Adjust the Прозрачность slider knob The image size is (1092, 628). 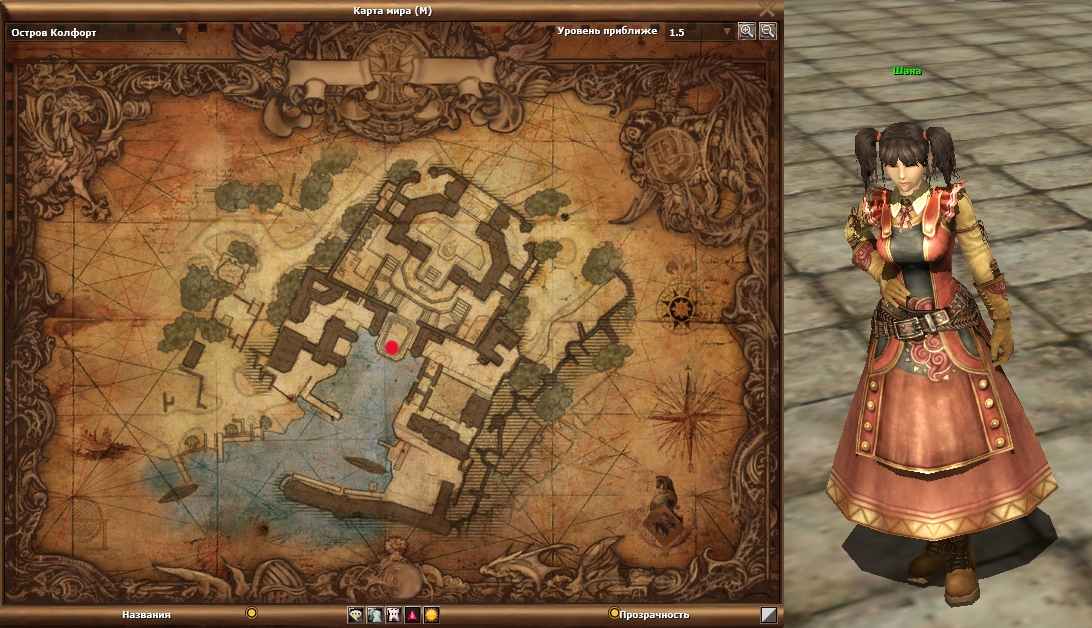(x=614, y=612)
